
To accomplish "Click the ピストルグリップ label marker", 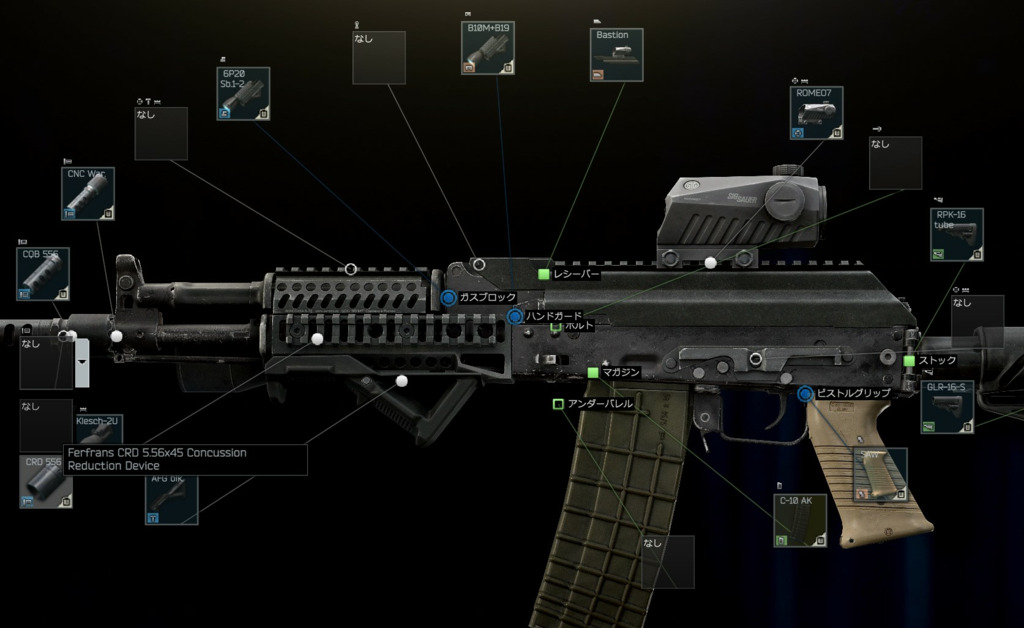I will pos(805,394).
